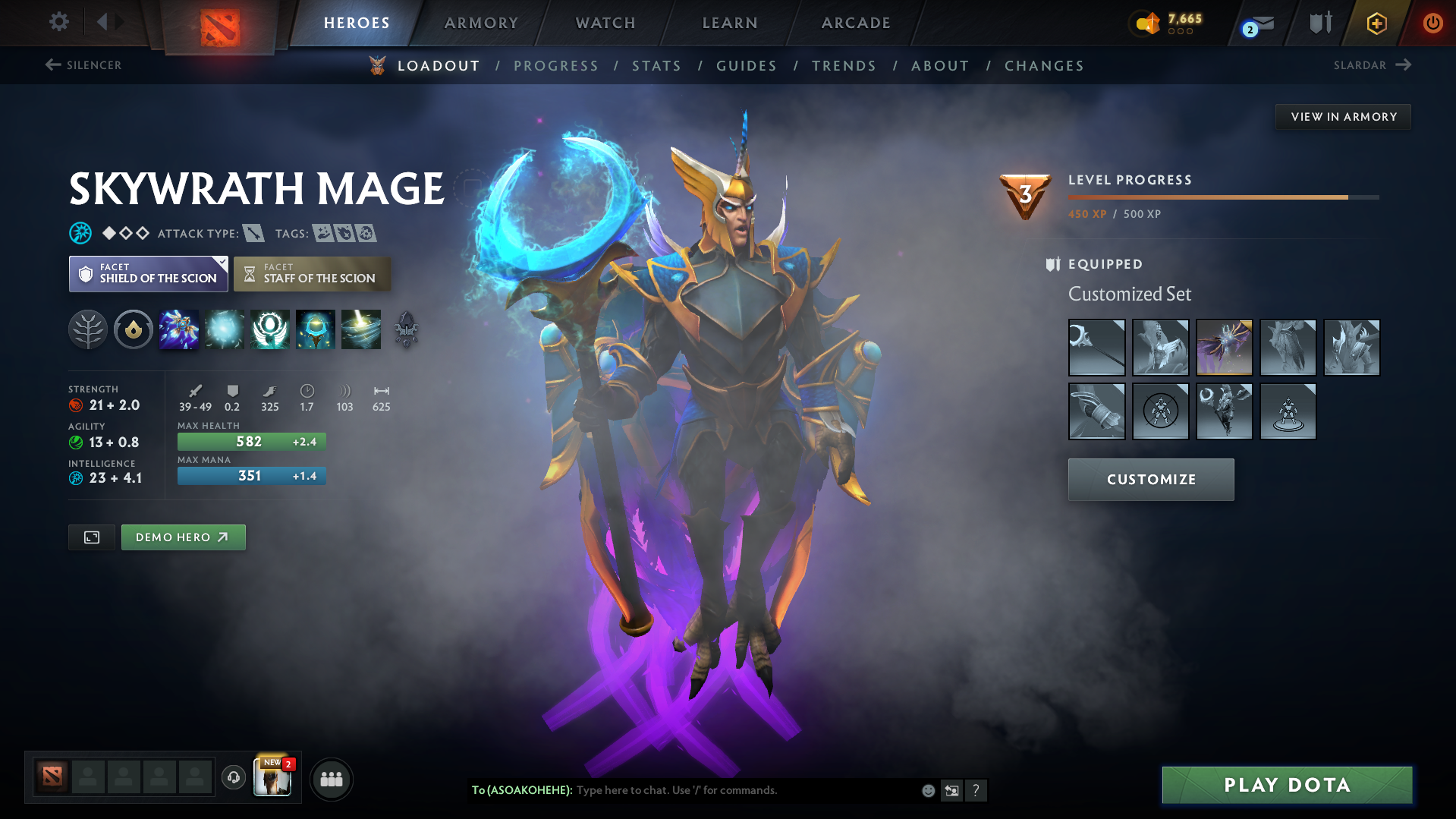Click the attack type projectile toggle icon
Screen dimensions: 1456x819
253,233
